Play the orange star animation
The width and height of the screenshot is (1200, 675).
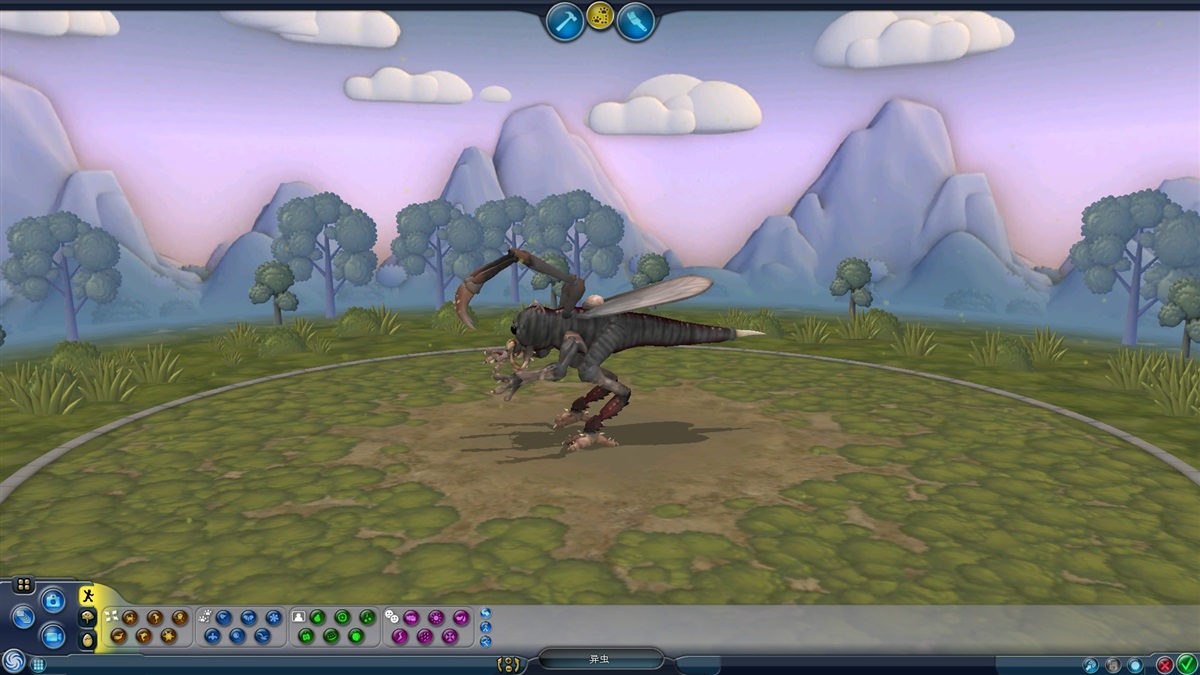168,635
